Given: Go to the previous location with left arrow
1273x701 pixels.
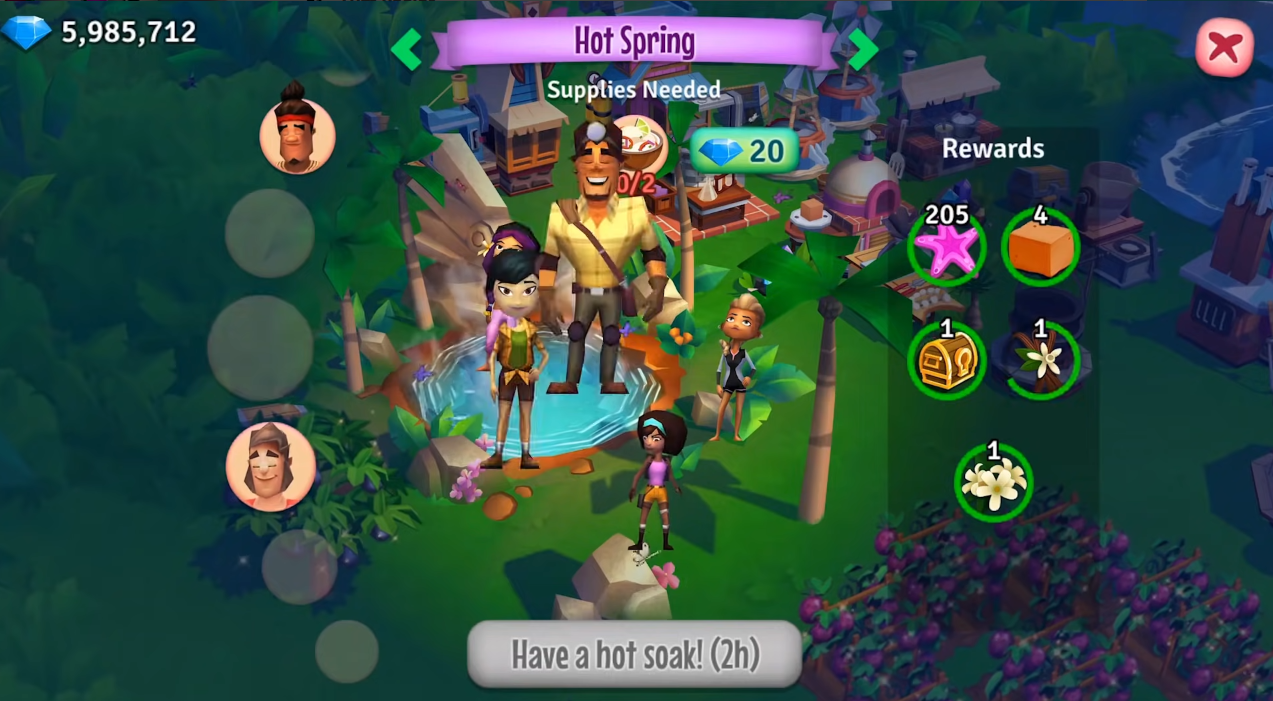Looking at the screenshot, I should pyautogui.click(x=407, y=48).
